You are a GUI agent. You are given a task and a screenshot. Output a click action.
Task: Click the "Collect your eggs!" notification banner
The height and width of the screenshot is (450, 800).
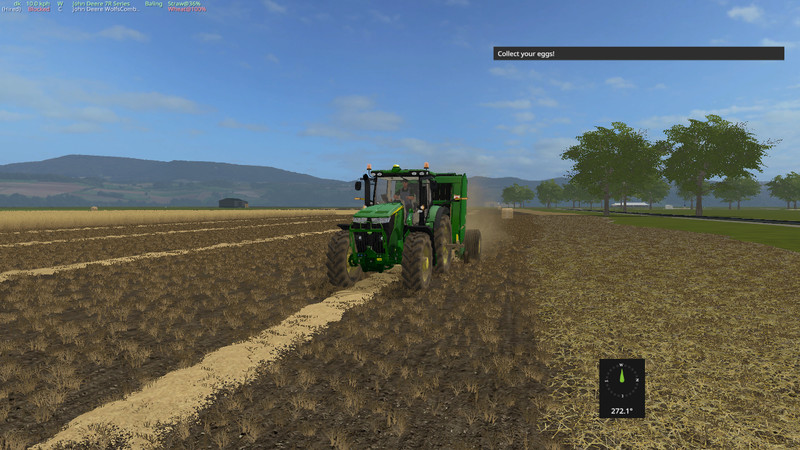[638, 53]
